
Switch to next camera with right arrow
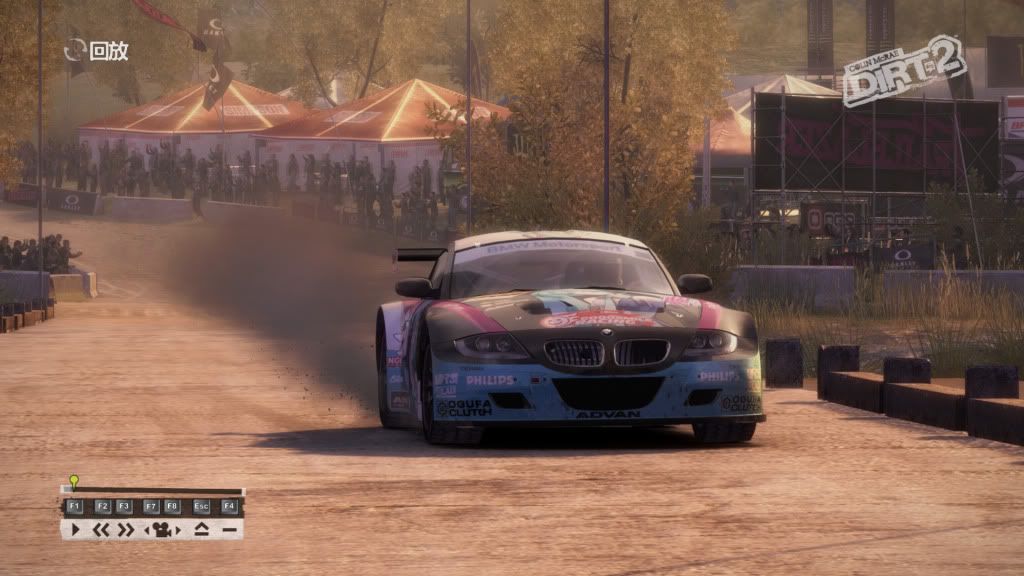(x=176, y=529)
